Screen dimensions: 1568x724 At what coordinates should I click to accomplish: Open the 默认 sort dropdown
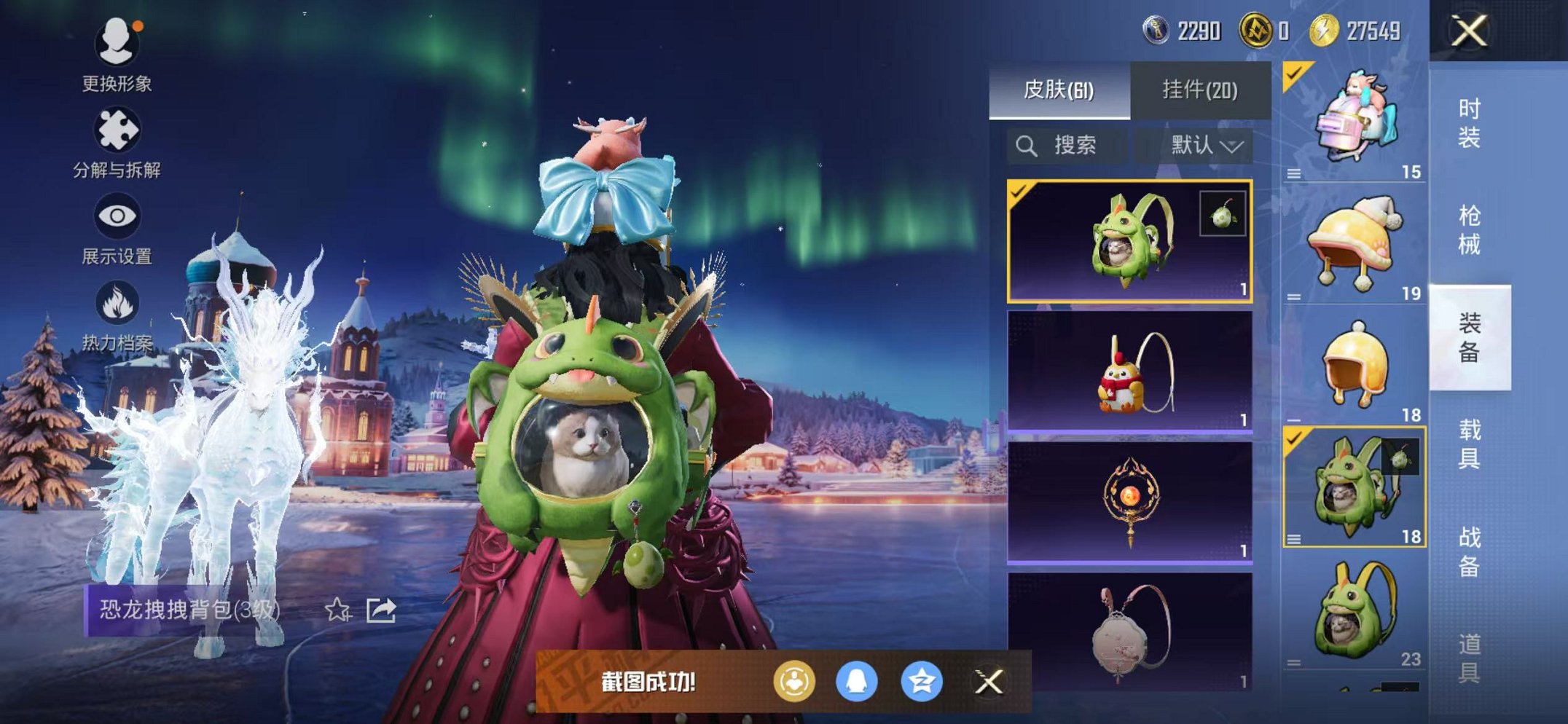coord(1206,146)
